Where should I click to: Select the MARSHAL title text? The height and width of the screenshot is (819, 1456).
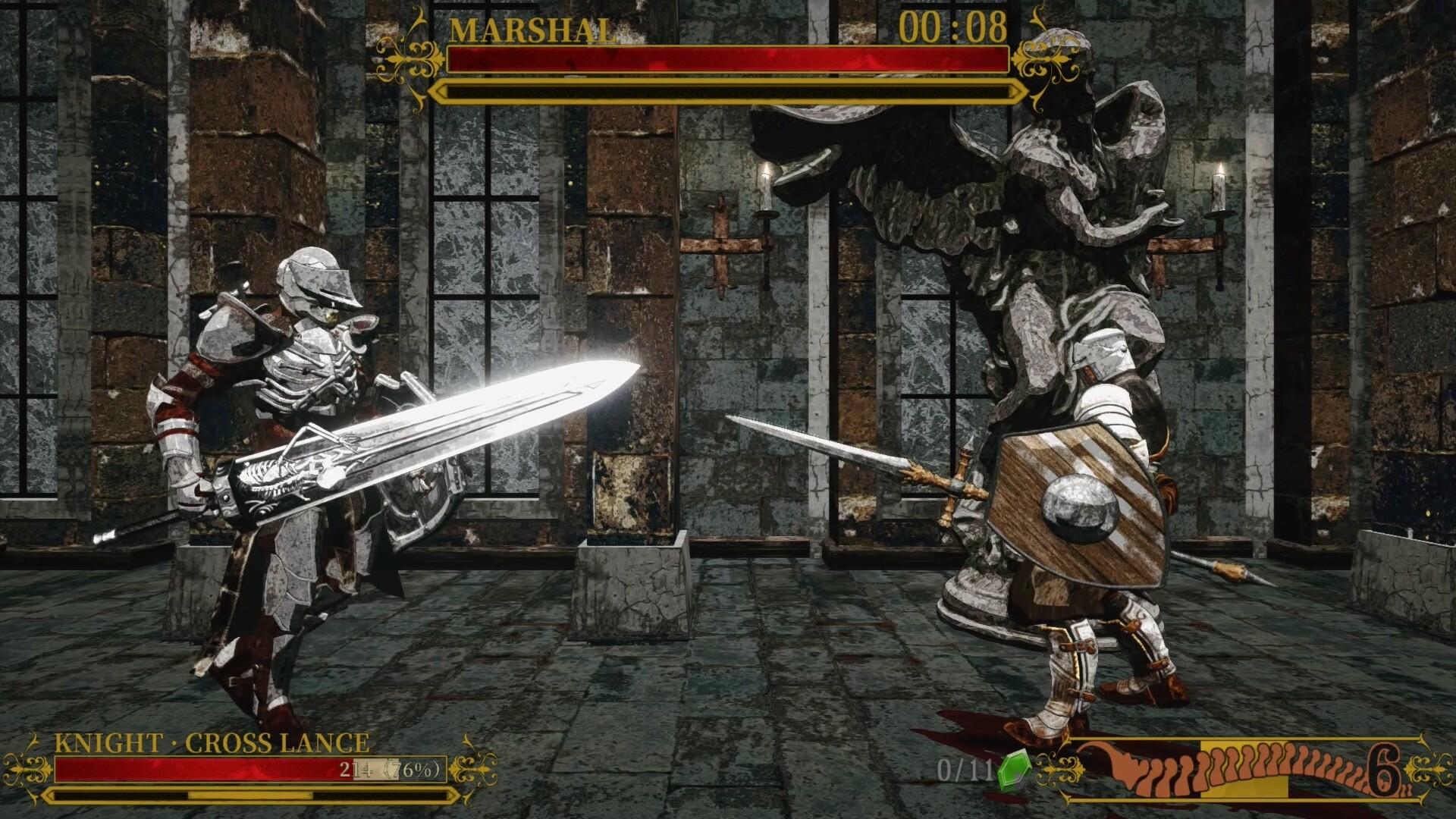pos(531,29)
